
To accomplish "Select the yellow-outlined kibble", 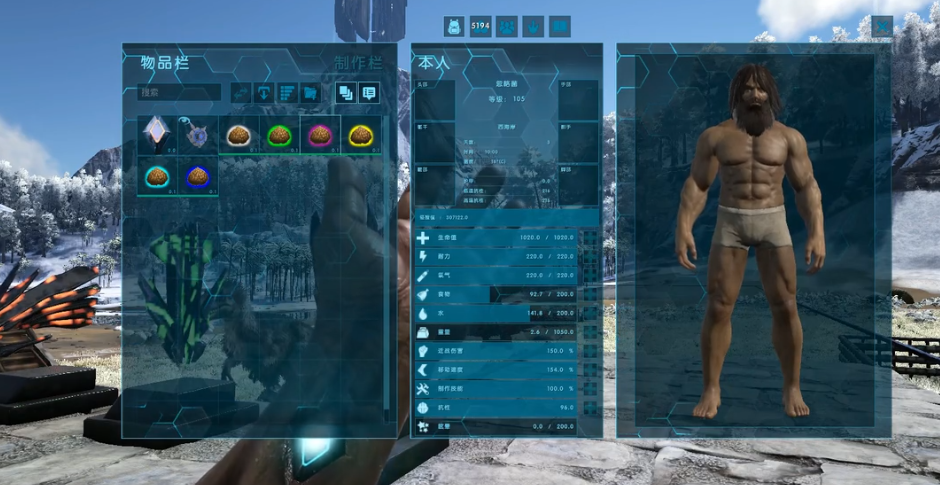I will [x=361, y=135].
